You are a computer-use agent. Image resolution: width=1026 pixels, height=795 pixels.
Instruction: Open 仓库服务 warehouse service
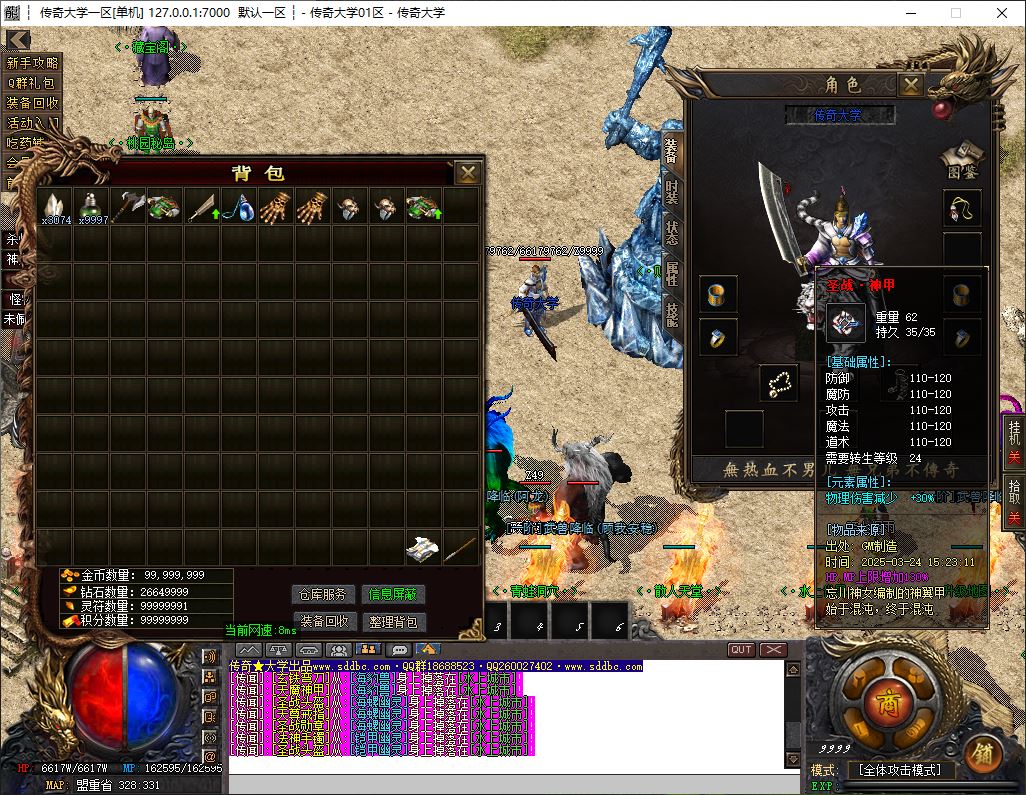(x=324, y=594)
